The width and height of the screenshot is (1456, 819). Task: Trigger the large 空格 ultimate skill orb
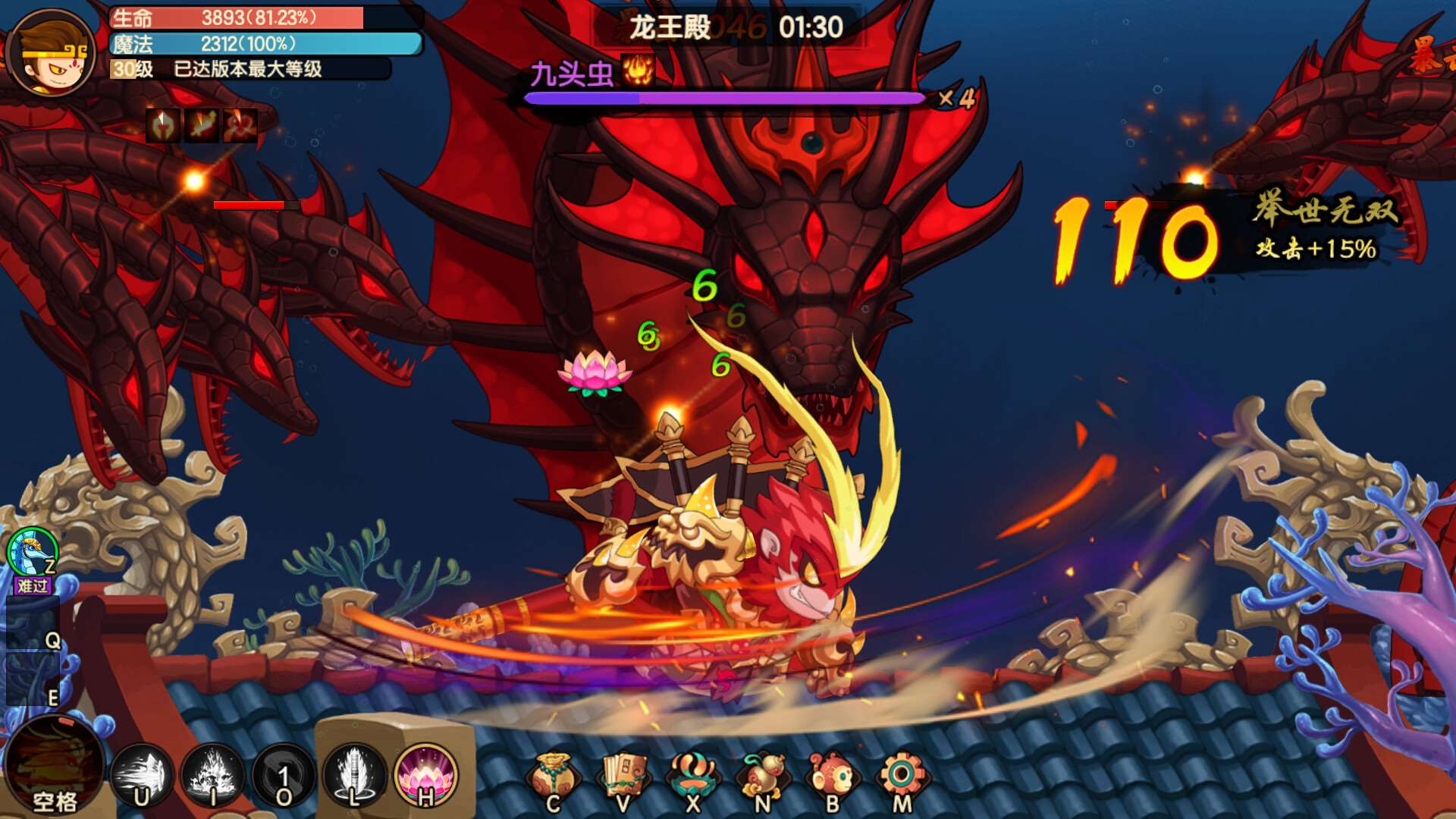55,766
